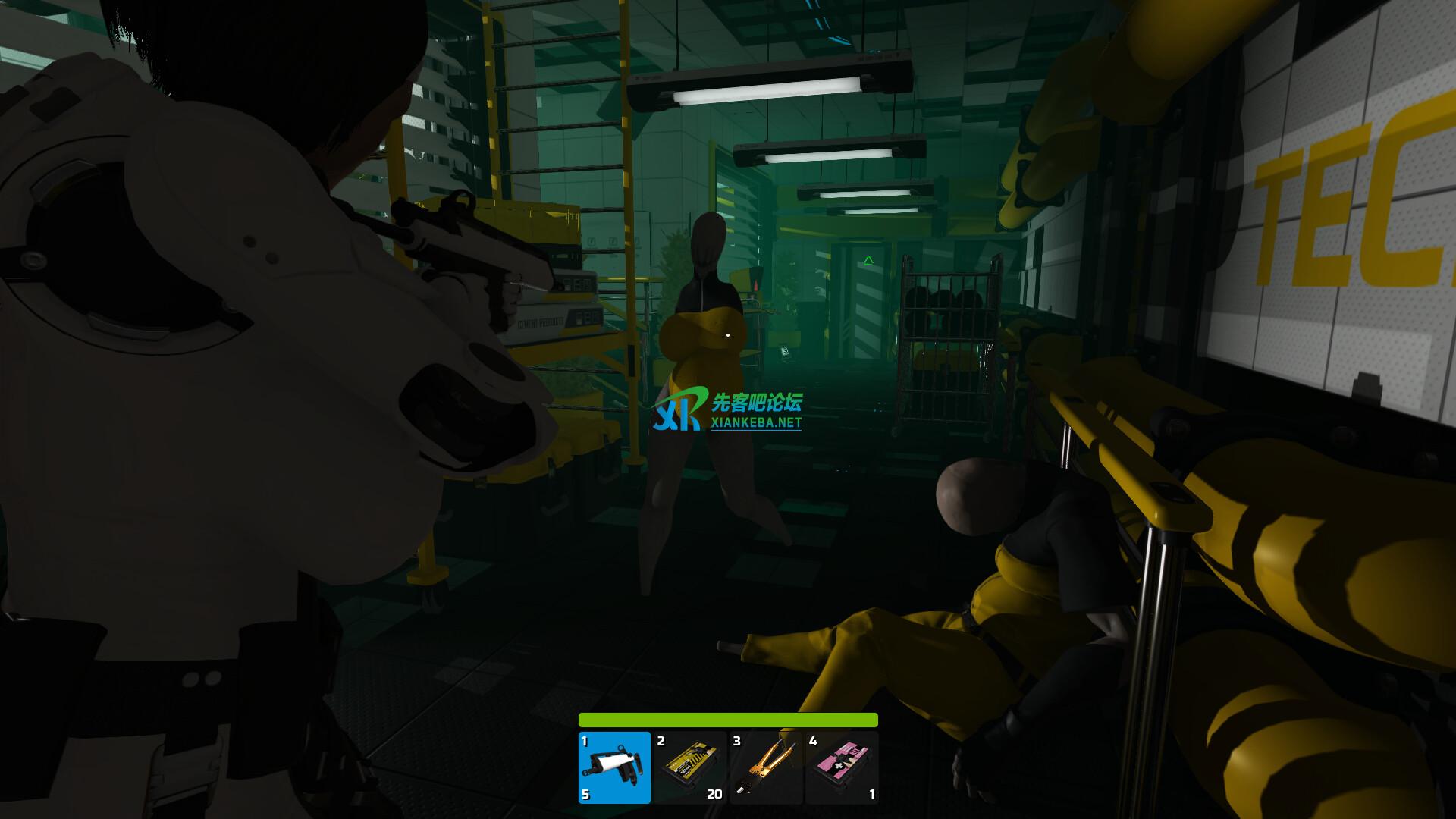Choose the yellow ammo box slot

pos(689,767)
